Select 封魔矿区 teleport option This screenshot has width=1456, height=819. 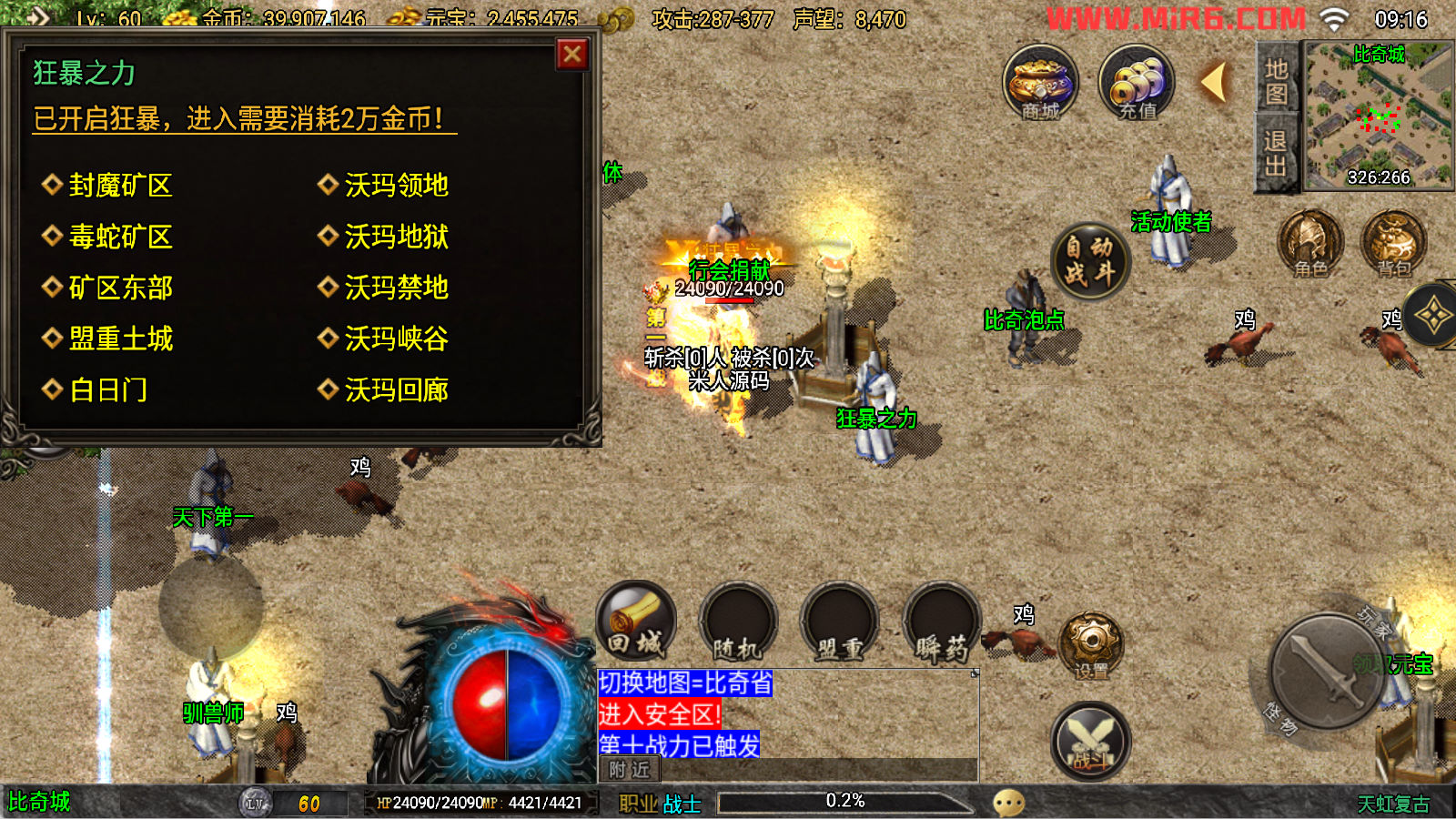[120, 186]
